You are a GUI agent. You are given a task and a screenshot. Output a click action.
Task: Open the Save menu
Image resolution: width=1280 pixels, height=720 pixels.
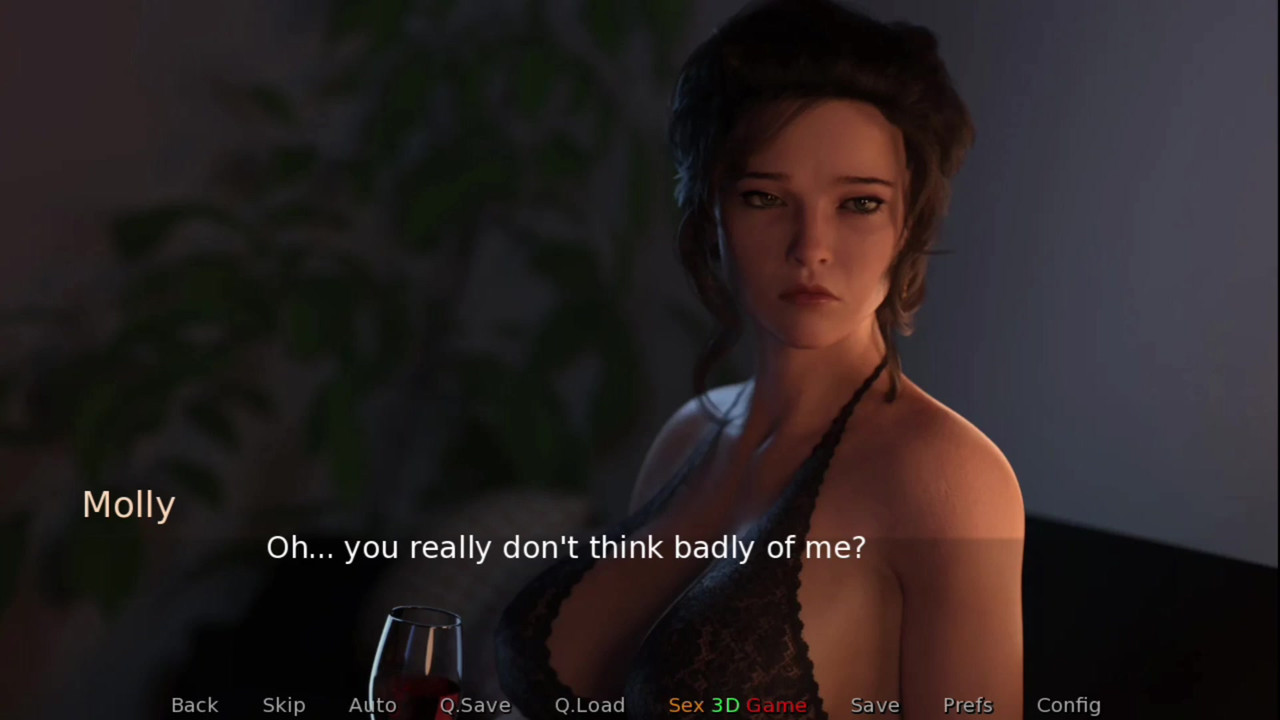[875, 705]
